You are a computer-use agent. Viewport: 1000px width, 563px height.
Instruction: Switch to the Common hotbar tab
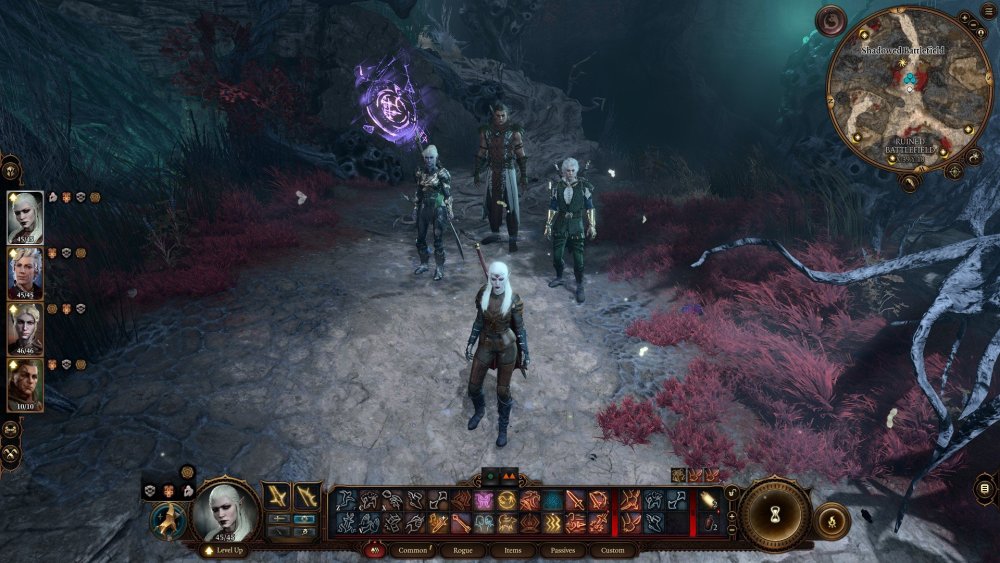pyautogui.click(x=413, y=550)
